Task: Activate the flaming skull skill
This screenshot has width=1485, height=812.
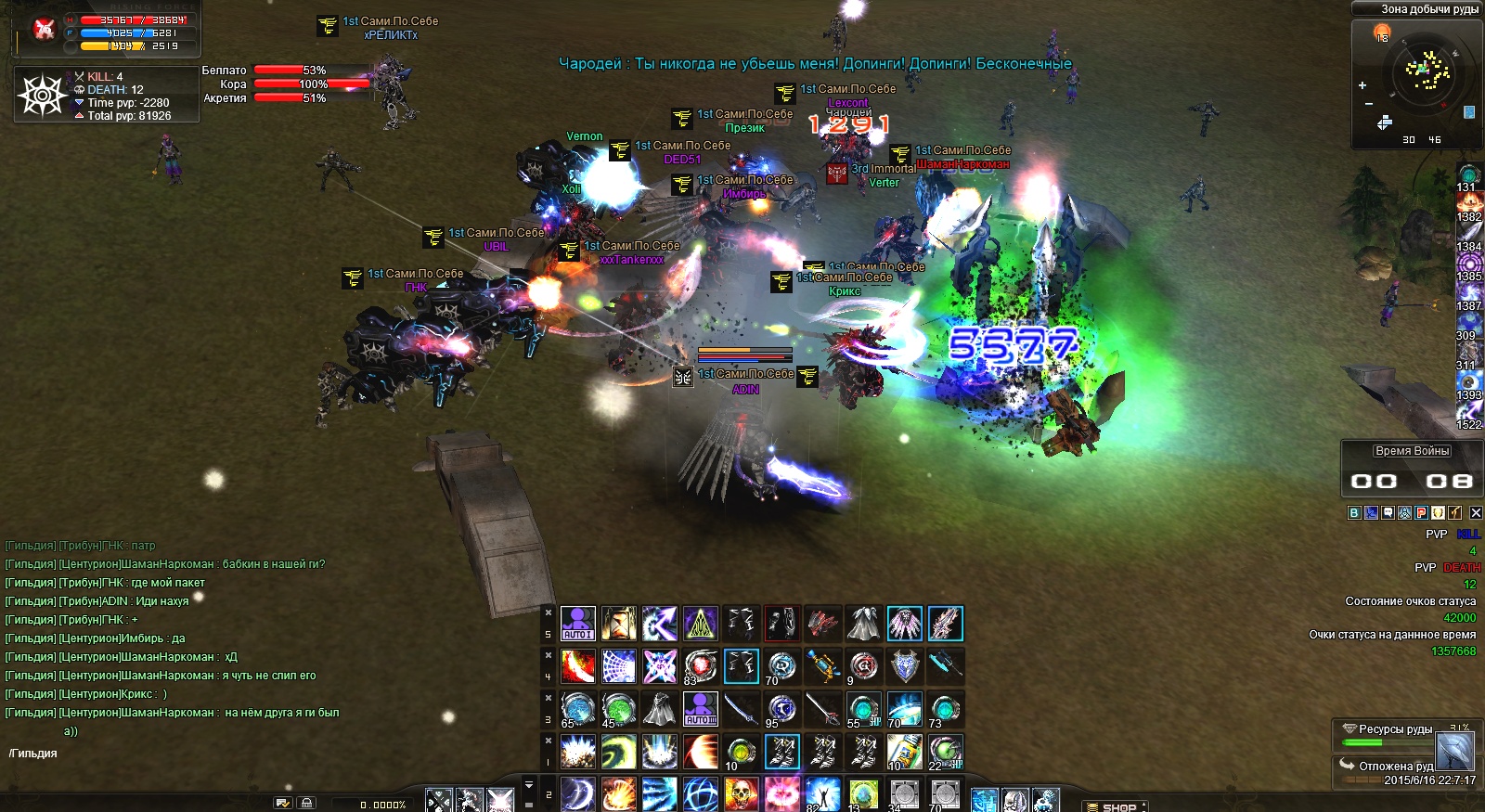Action: point(741,794)
